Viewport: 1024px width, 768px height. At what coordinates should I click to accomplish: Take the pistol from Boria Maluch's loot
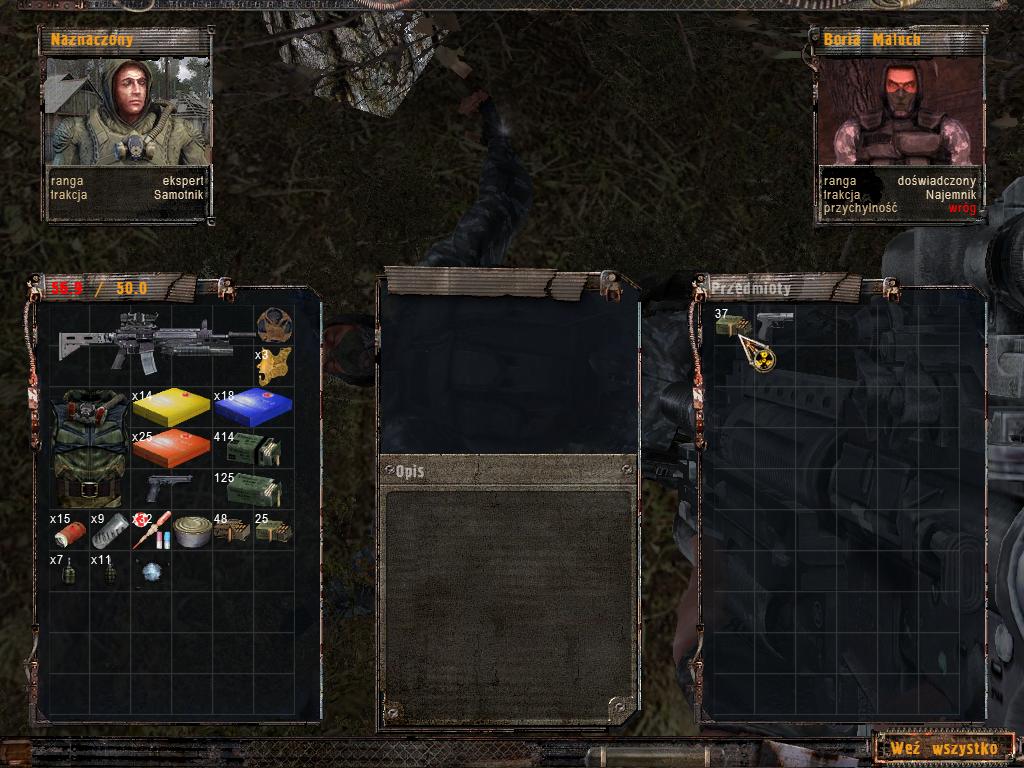773,325
